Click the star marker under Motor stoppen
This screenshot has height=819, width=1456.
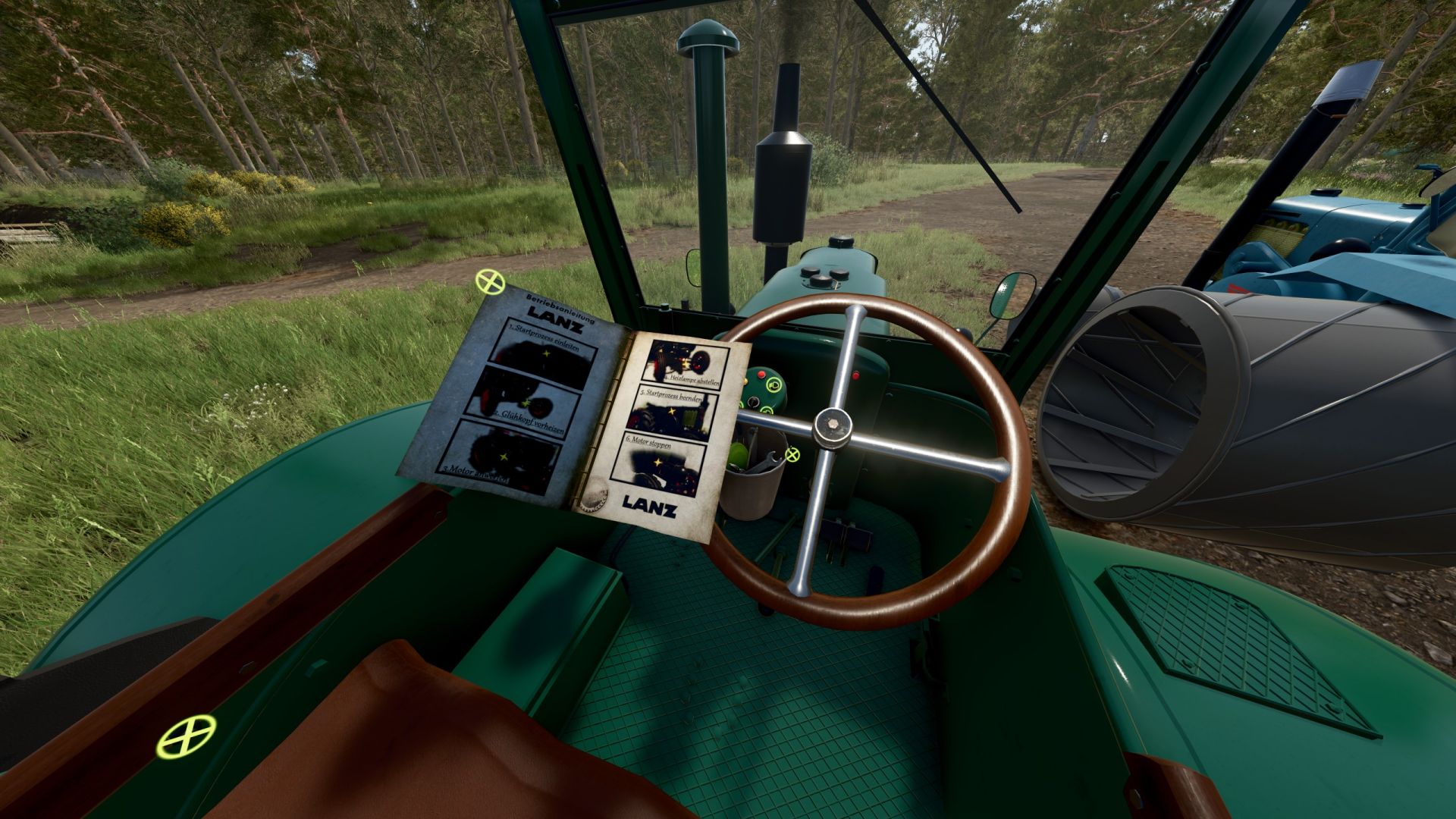[657, 461]
